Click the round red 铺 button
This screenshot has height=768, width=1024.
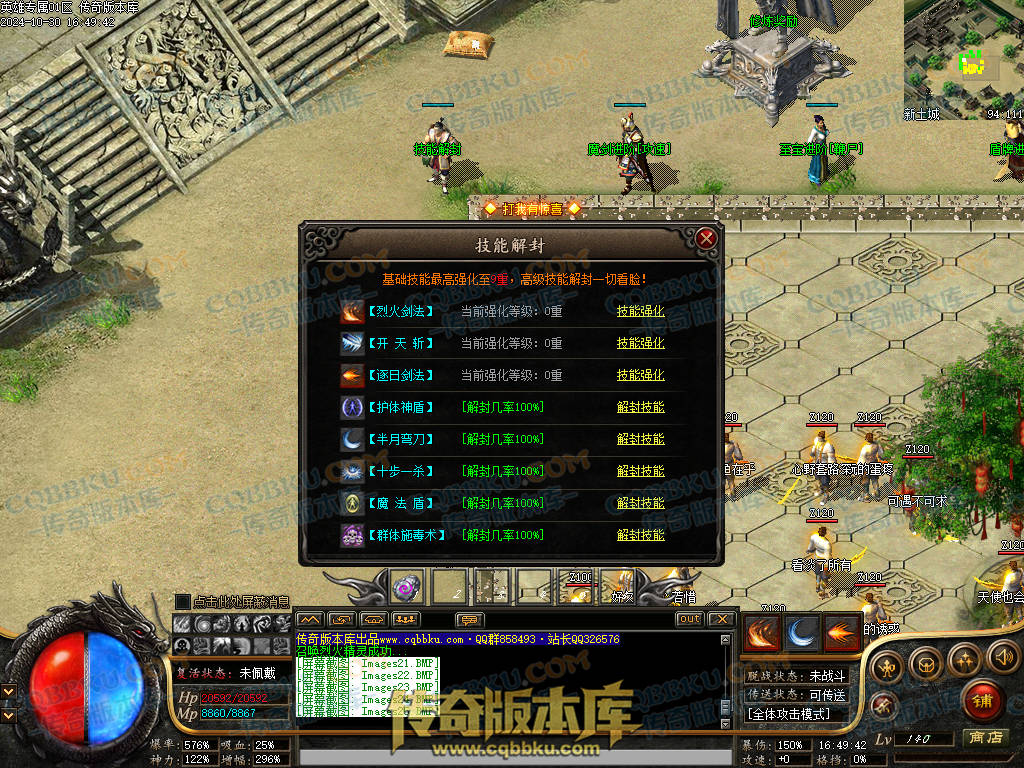pyautogui.click(x=983, y=701)
